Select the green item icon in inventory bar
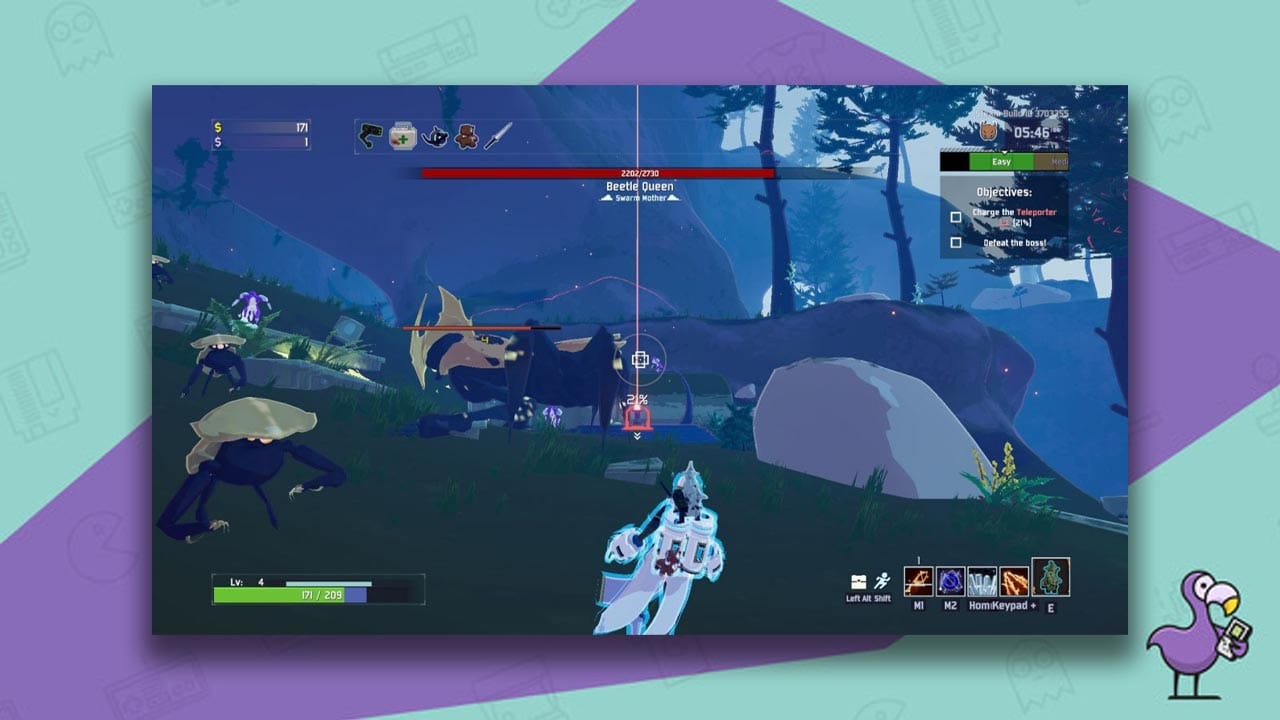Image resolution: width=1280 pixels, height=720 pixels. coord(370,134)
